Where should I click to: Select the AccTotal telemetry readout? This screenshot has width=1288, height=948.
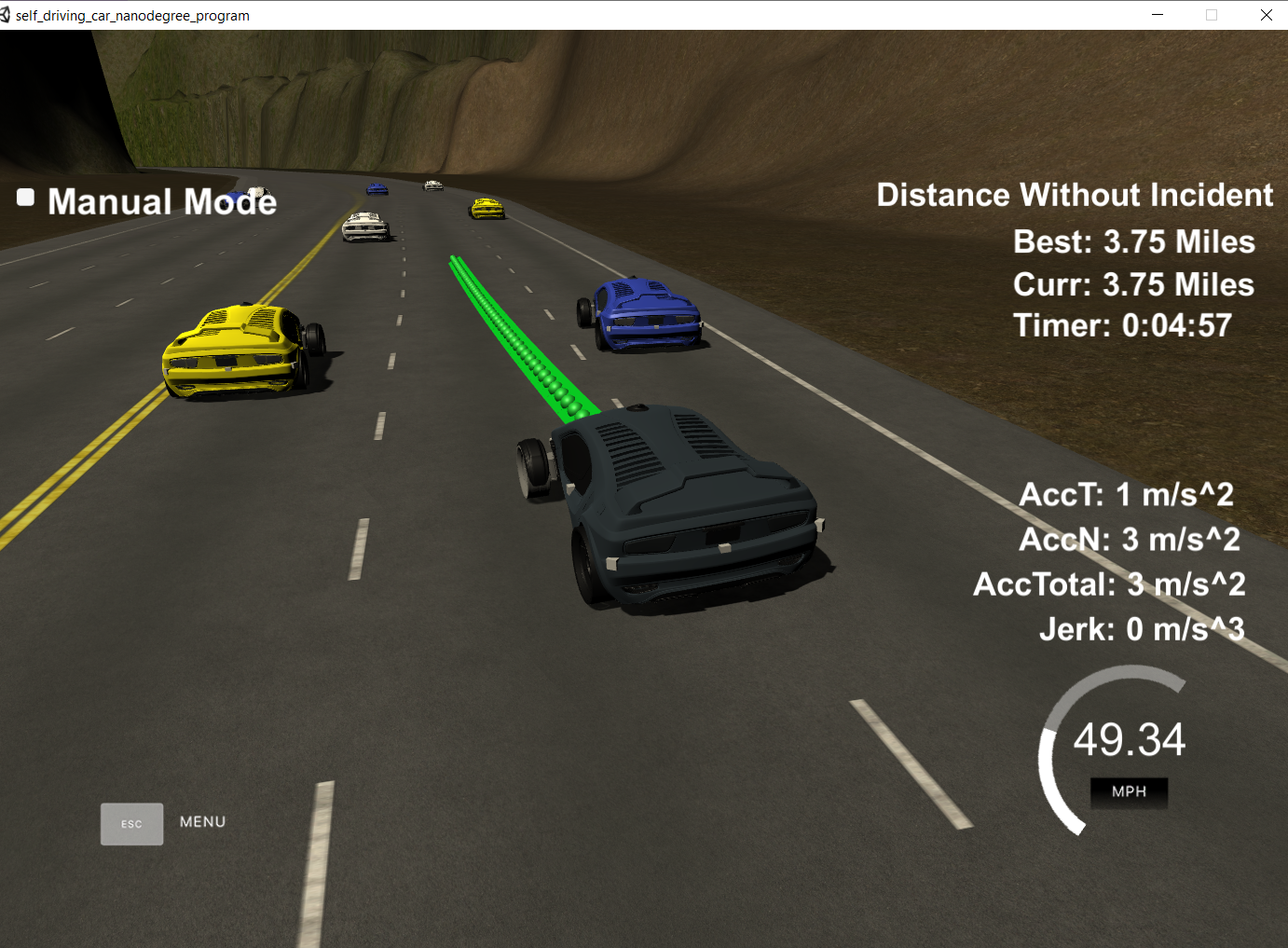[1107, 584]
